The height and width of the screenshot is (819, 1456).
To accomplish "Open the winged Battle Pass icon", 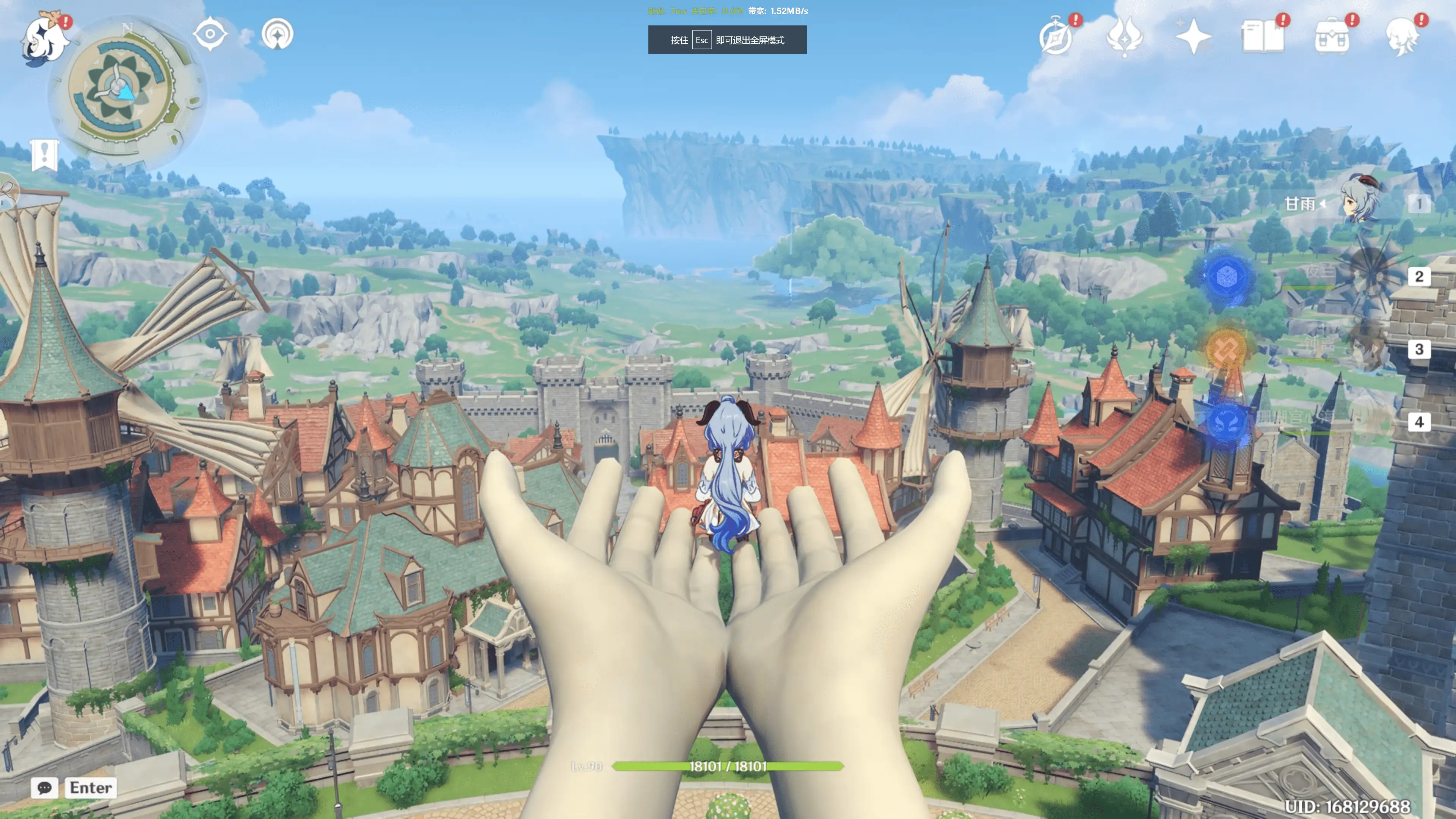I will click(x=1124, y=36).
